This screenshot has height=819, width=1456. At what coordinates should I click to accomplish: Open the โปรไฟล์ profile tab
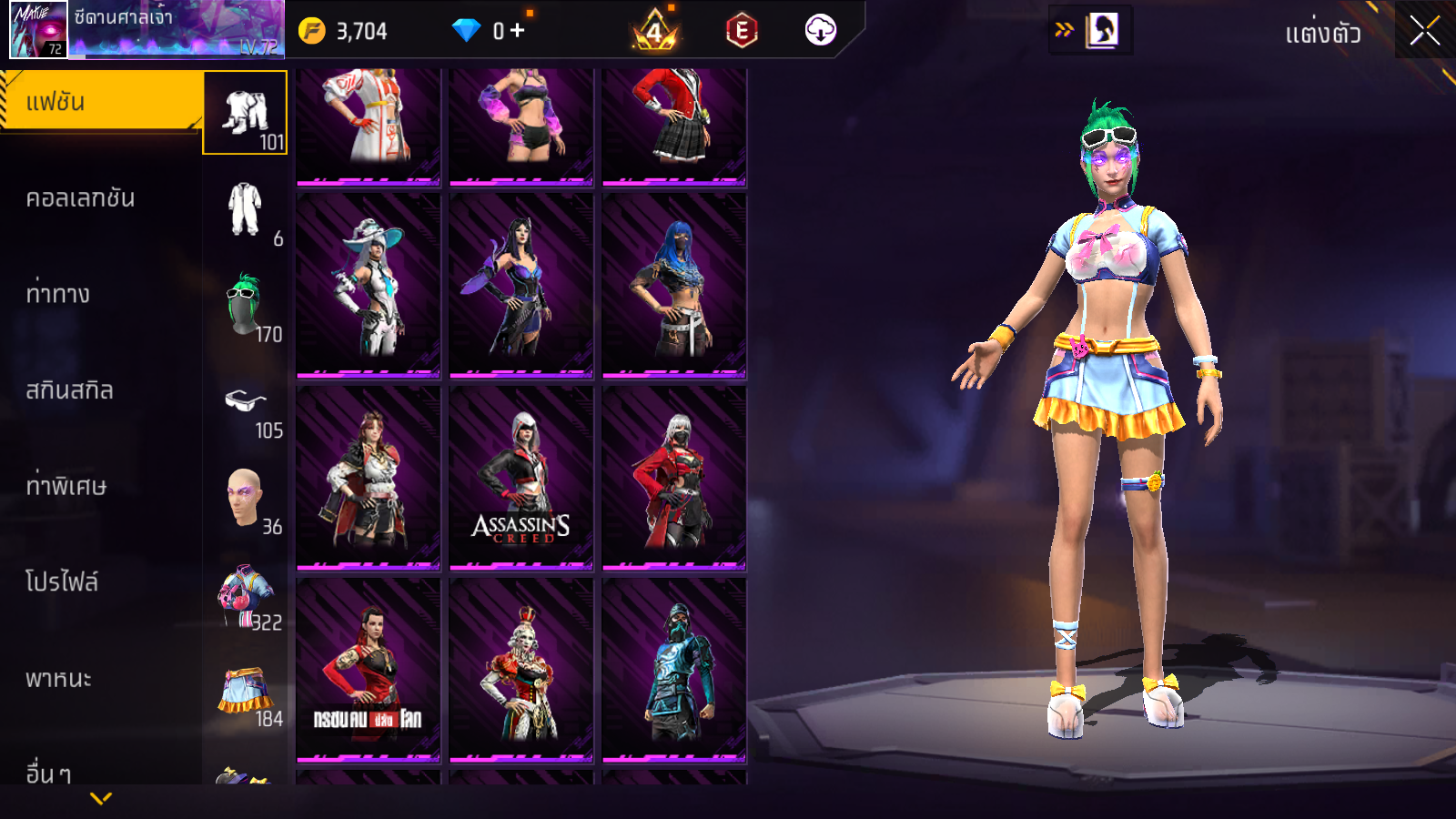click(62, 582)
